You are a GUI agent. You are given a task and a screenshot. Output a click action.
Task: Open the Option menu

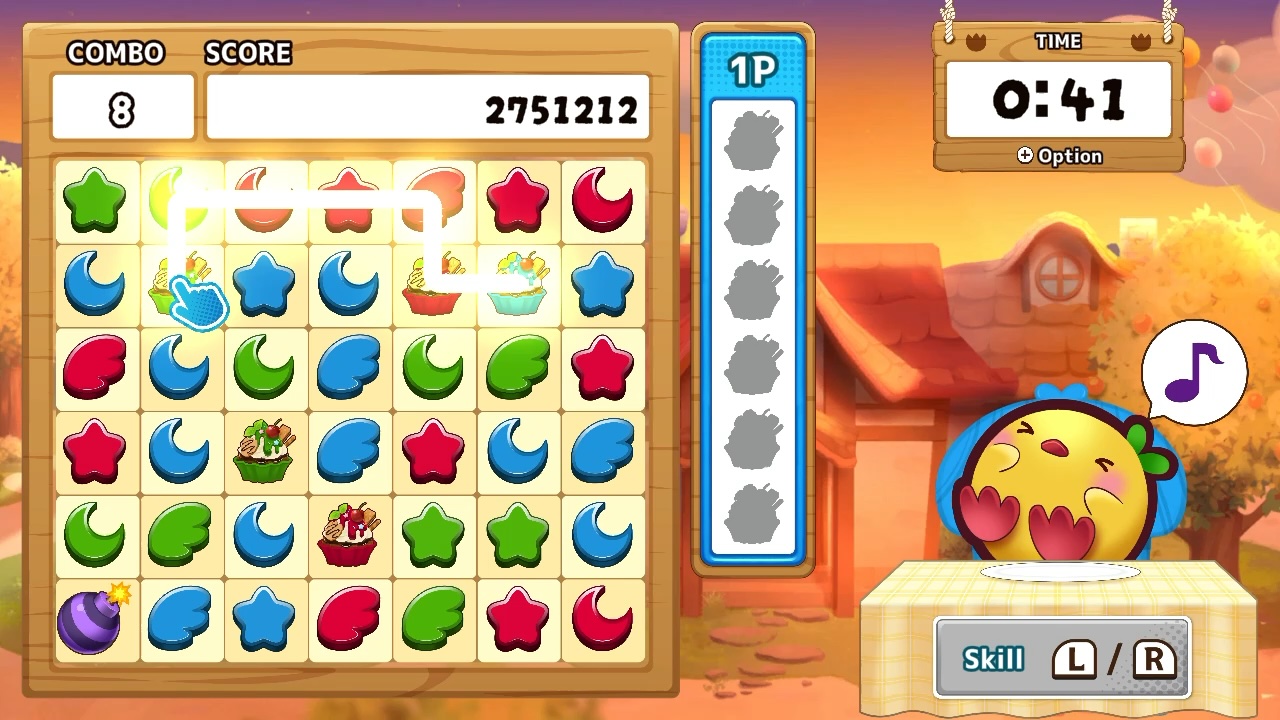(1060, 155)
